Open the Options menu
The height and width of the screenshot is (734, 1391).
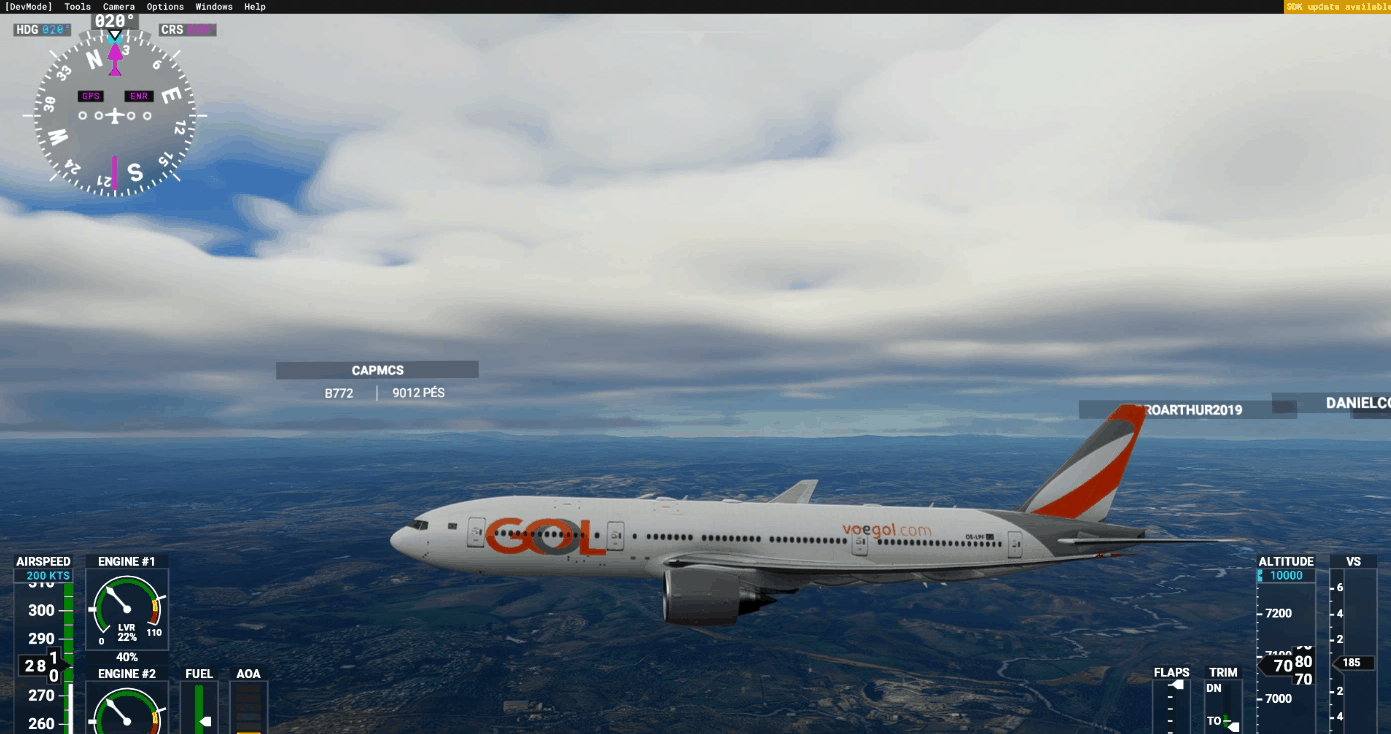165,7
